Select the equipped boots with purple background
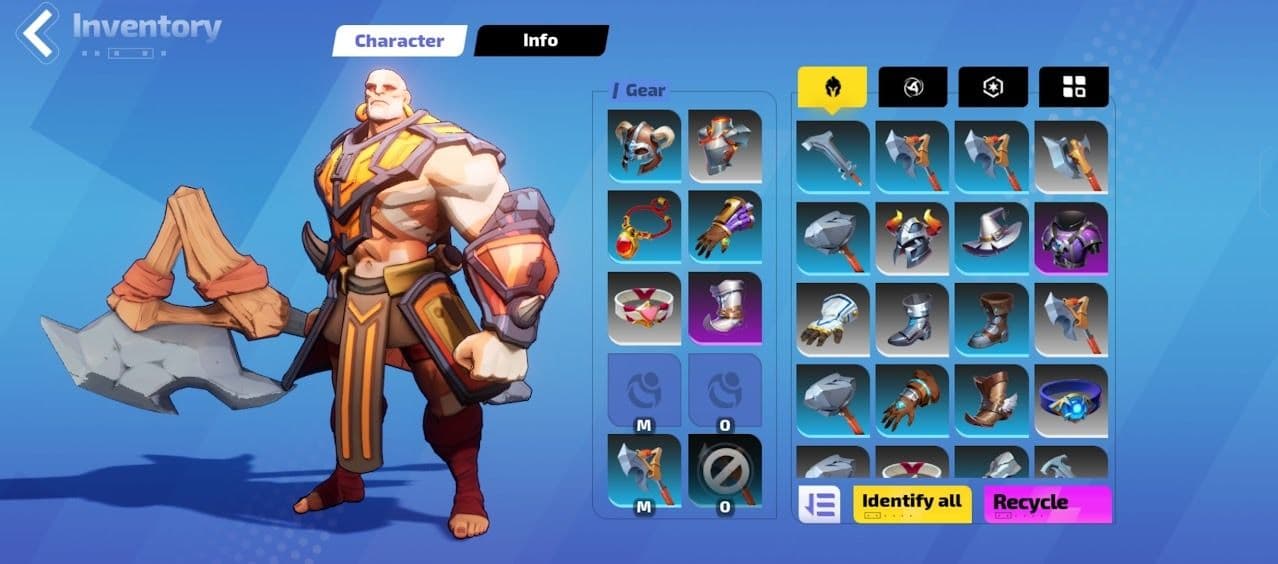This screenshot has height=564, width=1278. click(x=725, y=308)
